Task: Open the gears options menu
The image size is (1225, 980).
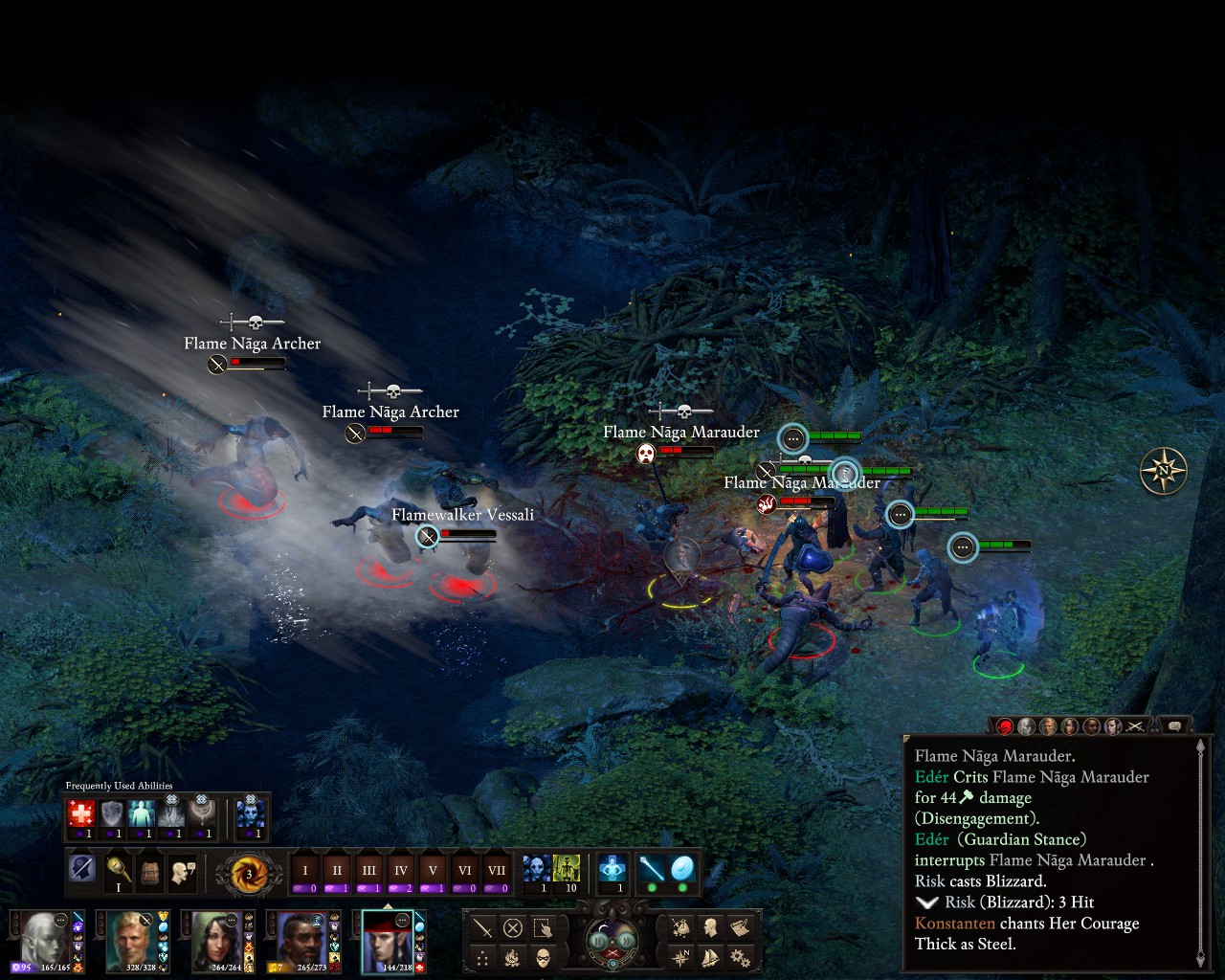Action: pos(739,956)
